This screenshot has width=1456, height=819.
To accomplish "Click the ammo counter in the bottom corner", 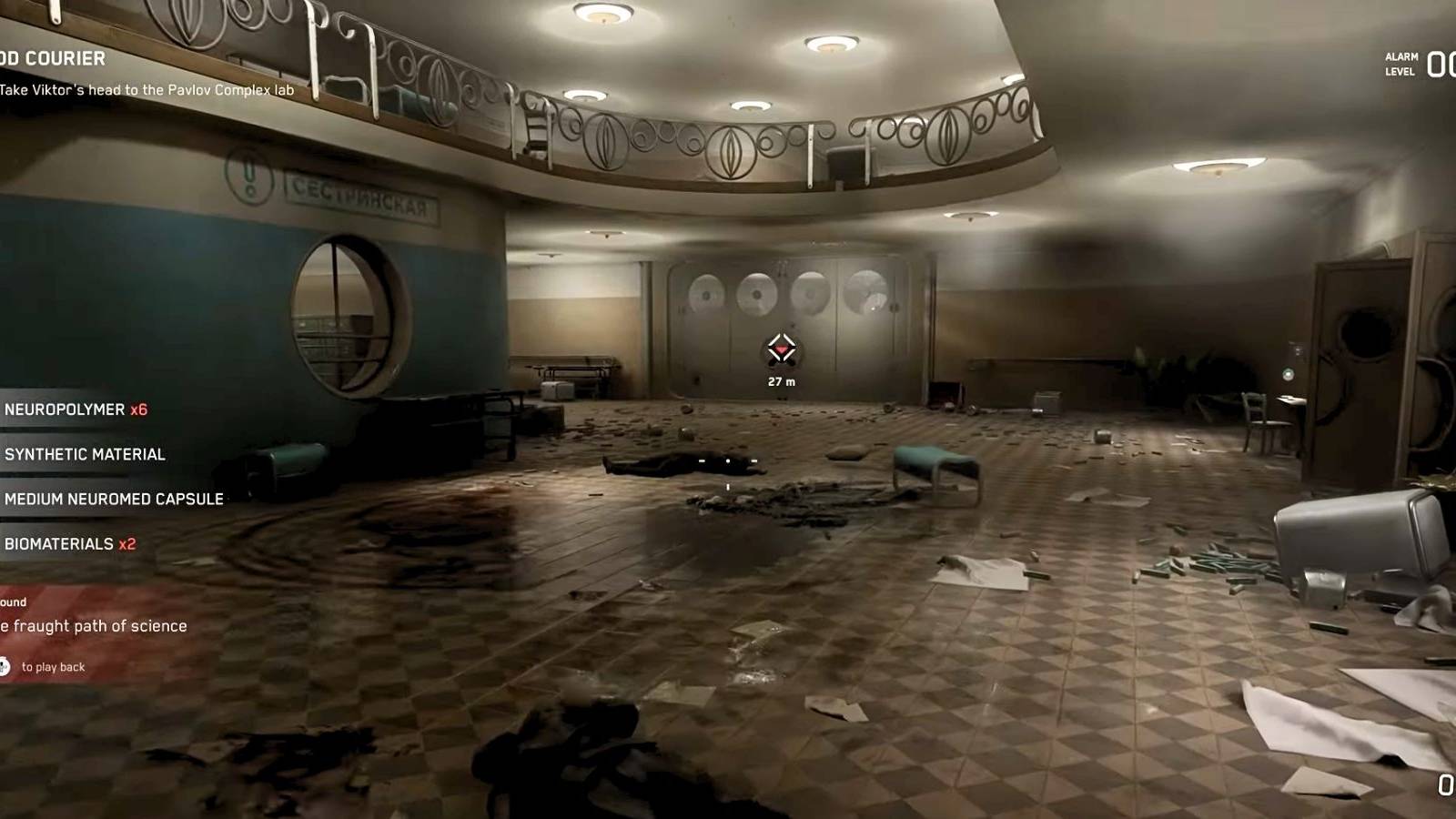I will (1447, 783).
